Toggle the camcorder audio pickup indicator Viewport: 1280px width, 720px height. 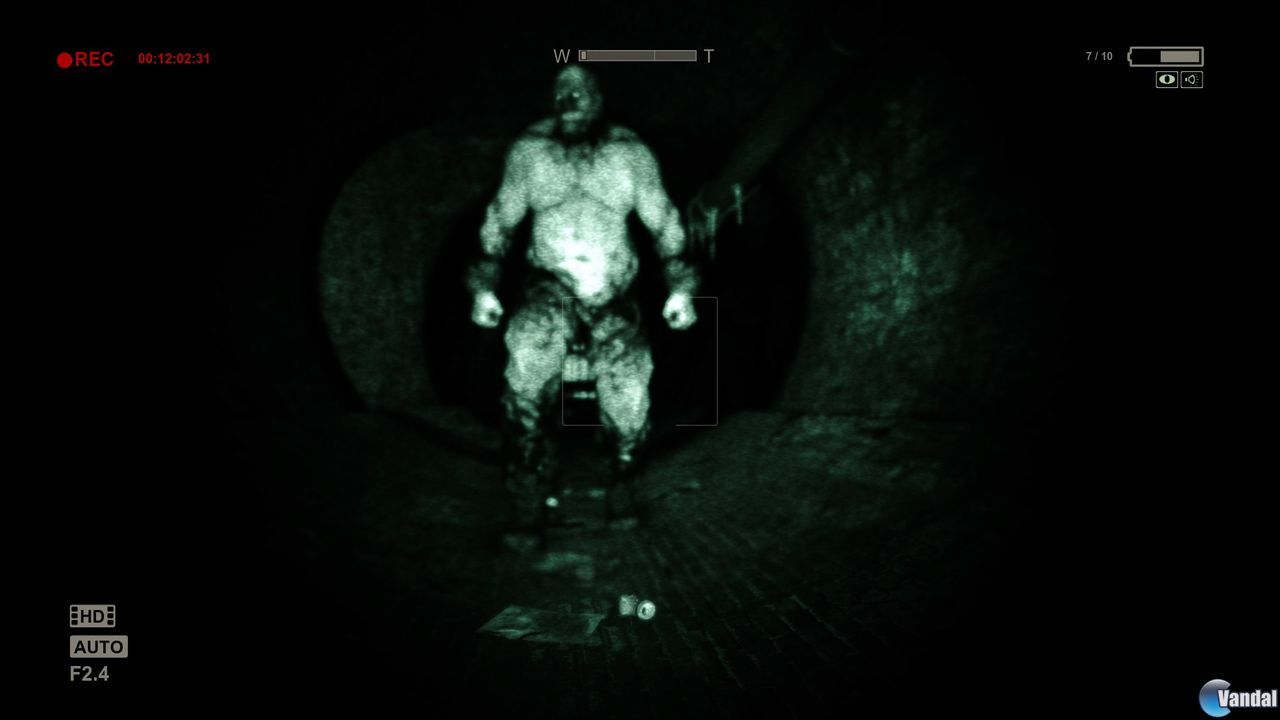[1191, 80]
